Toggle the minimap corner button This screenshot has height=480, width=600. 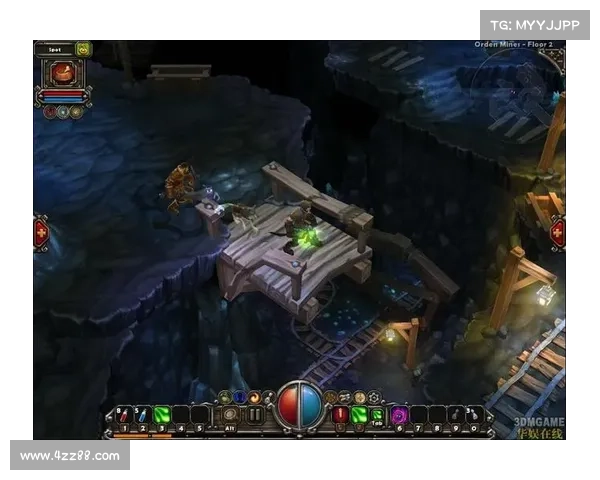point(557,55)
